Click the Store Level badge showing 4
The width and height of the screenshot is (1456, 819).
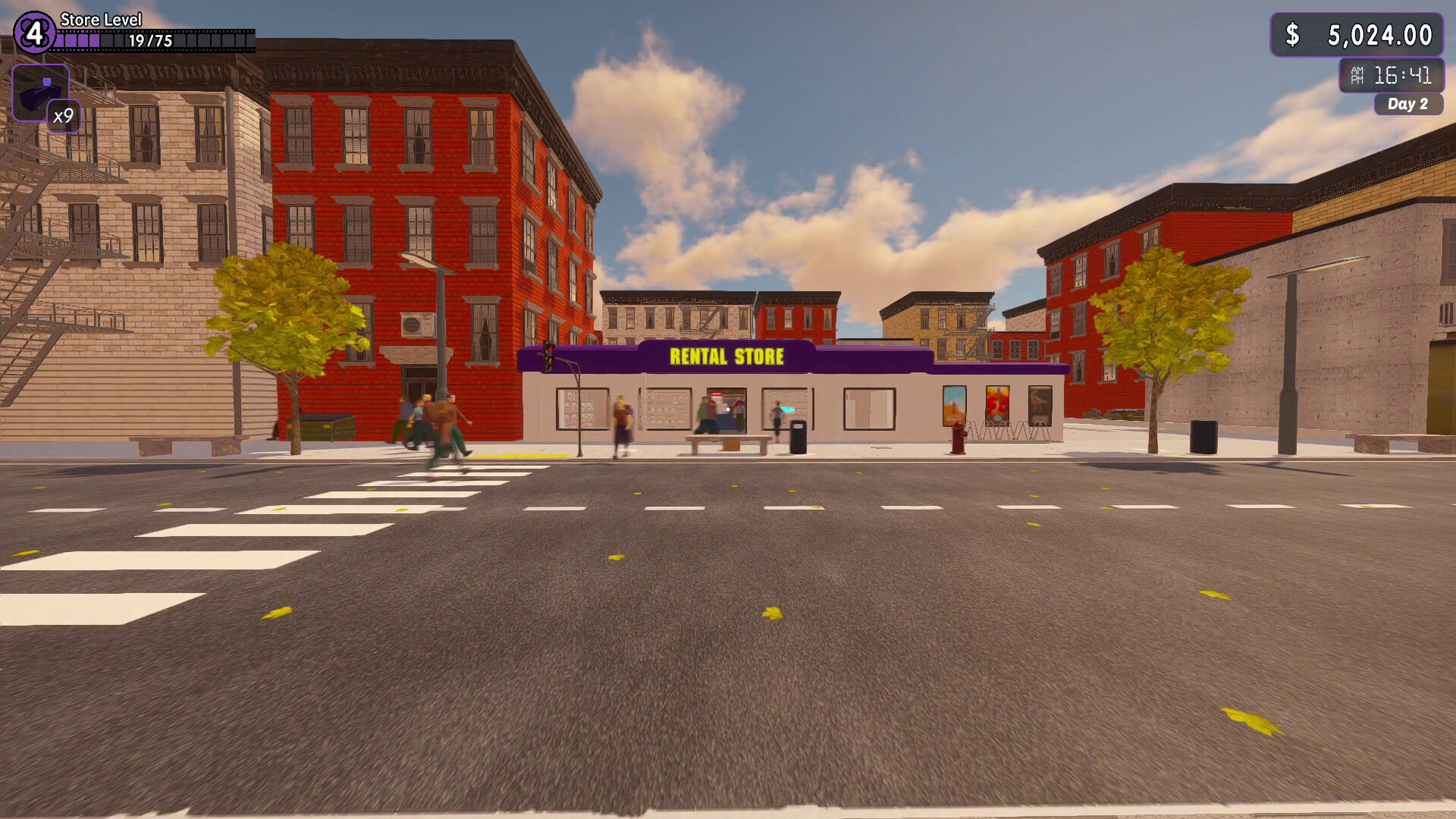tap(35, 32)
